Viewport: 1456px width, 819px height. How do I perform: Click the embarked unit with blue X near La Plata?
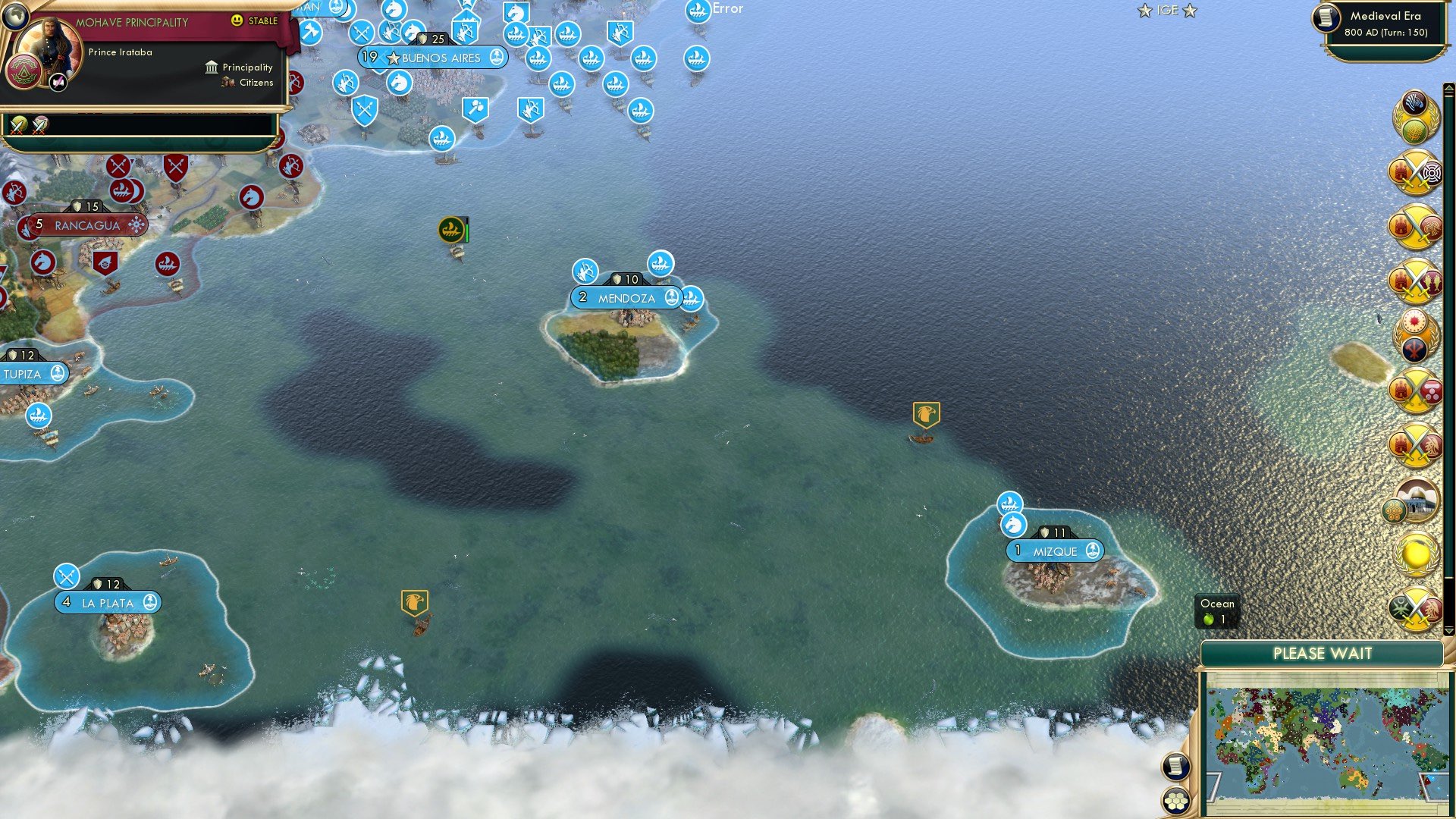click(x=68, y=576)
